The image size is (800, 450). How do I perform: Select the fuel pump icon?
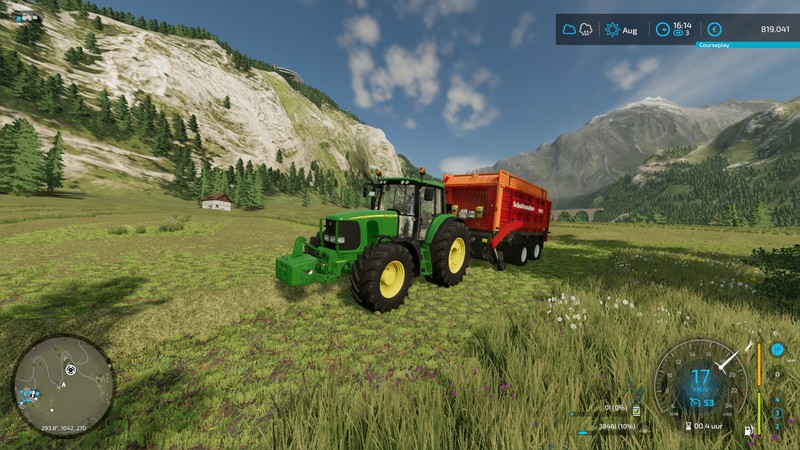click(748, 431)
